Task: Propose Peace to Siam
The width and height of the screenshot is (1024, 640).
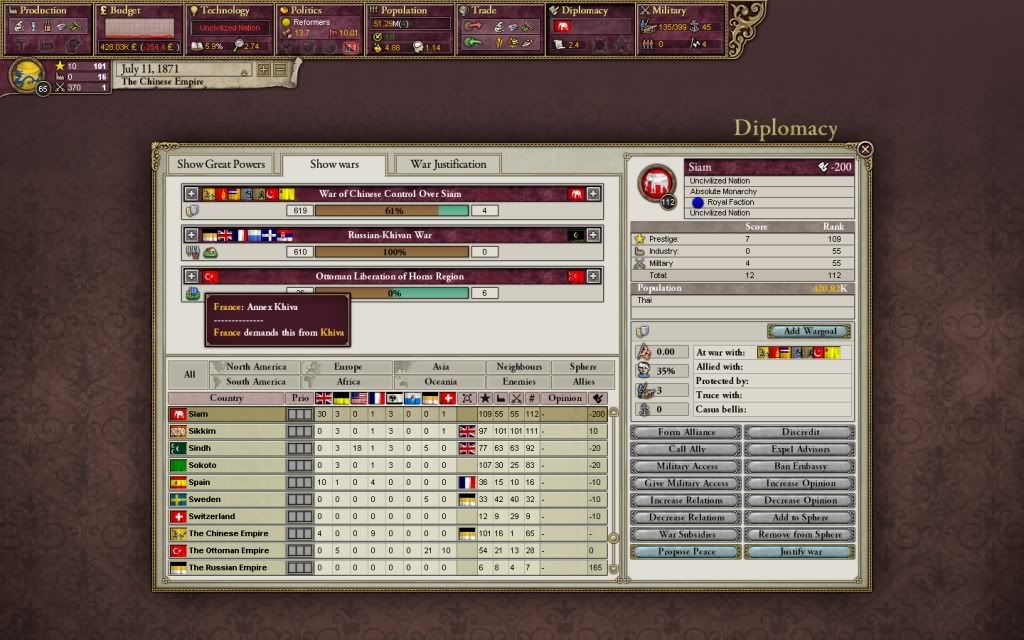Action: pos(686,551)
